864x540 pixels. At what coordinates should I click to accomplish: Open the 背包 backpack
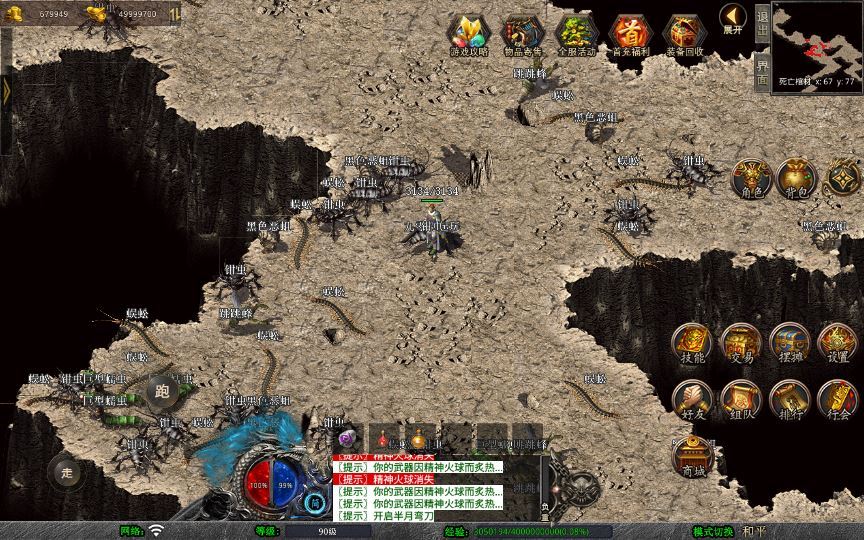(797, 178)
